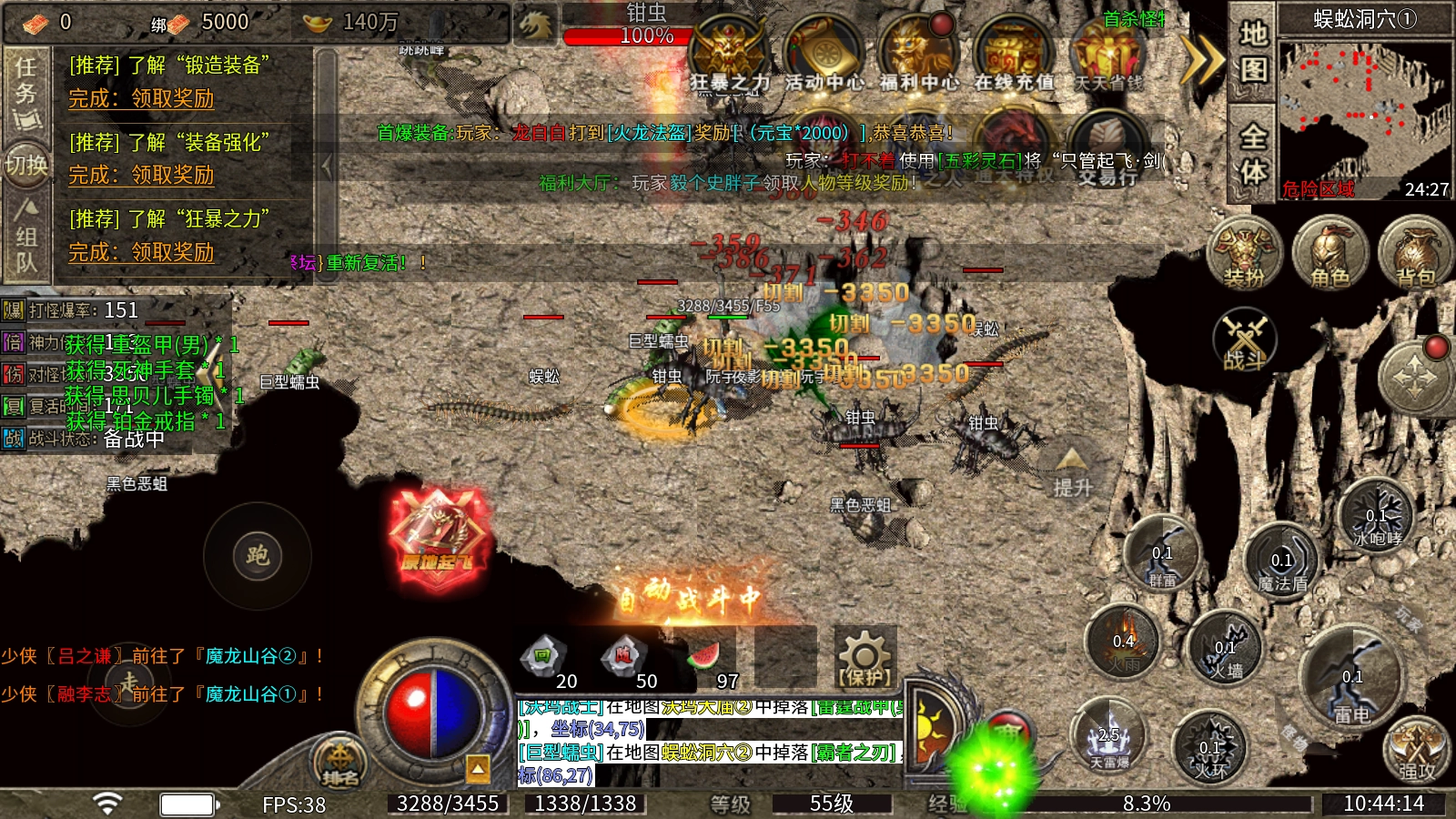Activate the 魔法盾 magic shield skill
This screenshot has width=1456, height=819.
[1282, 561]
